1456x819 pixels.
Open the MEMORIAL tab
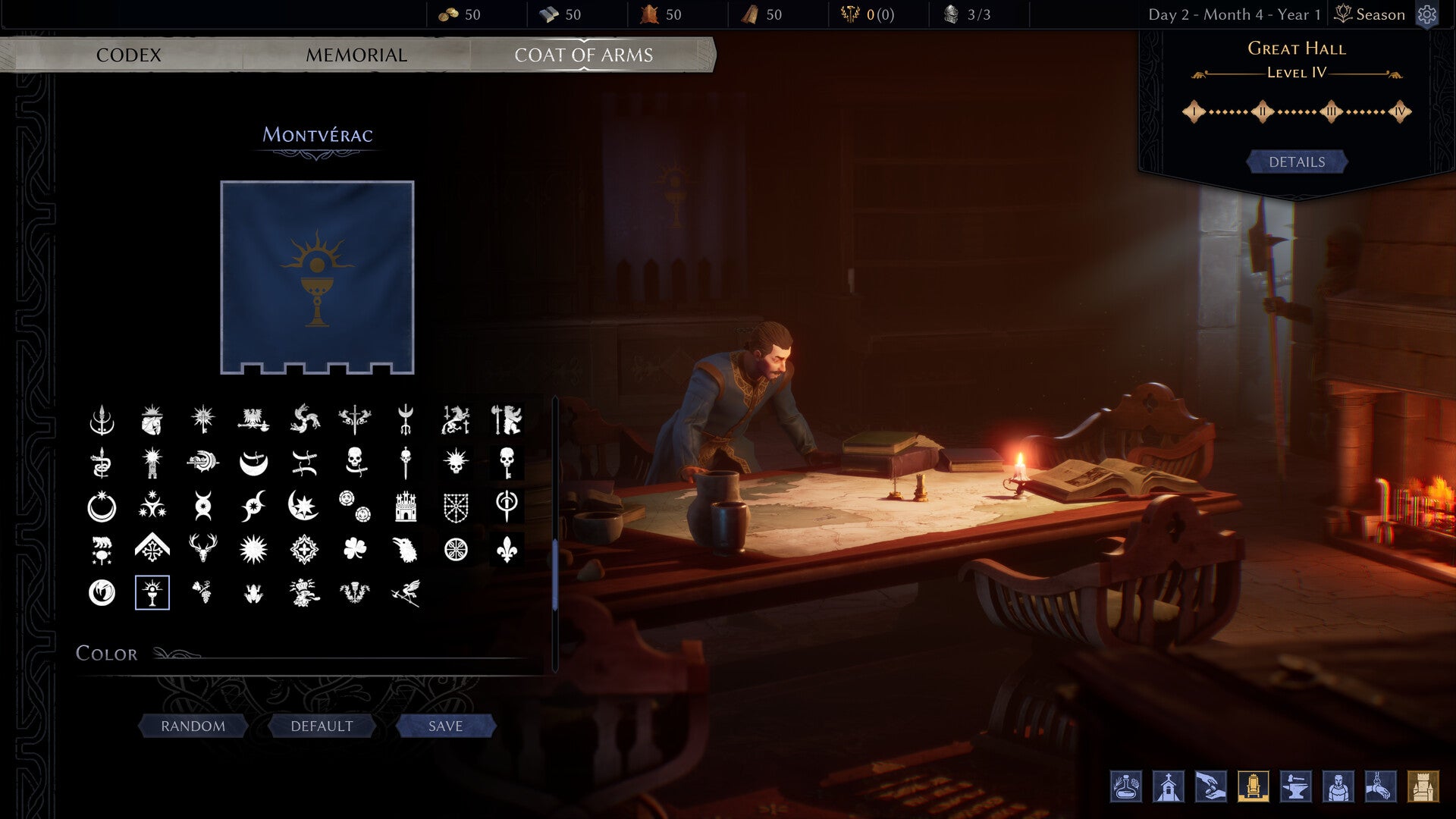click(x=355, y=55)
